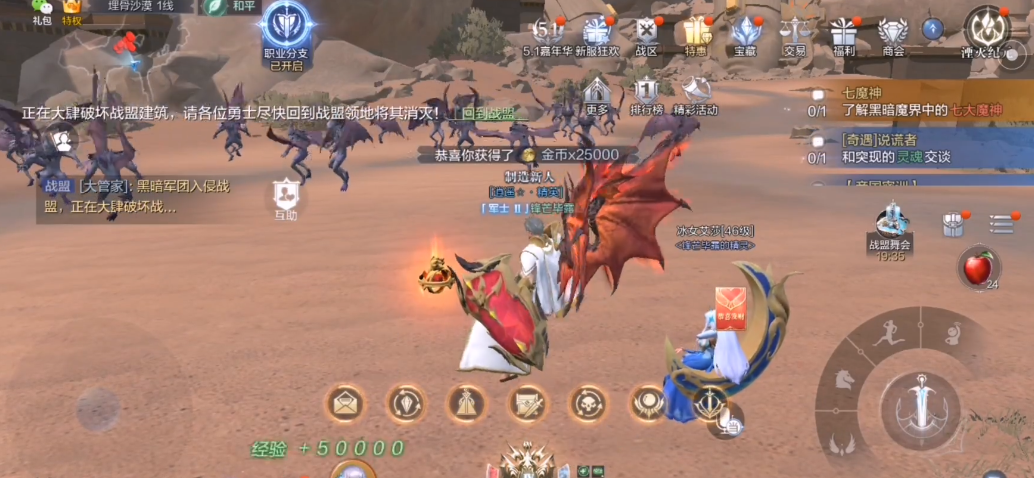Use the red apple consumable item

tap(977, 268)
